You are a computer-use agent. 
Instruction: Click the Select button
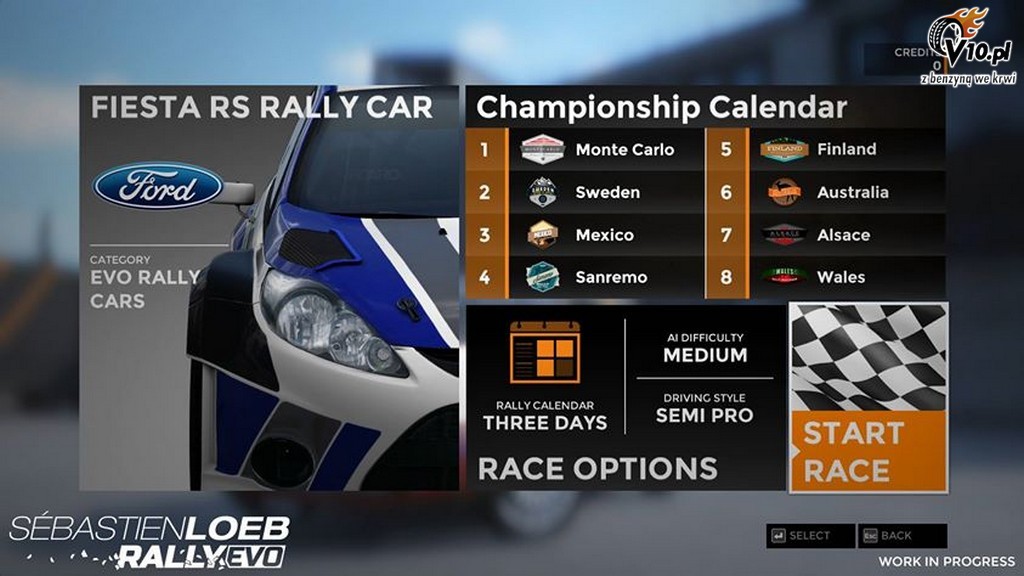coord(810,536)
